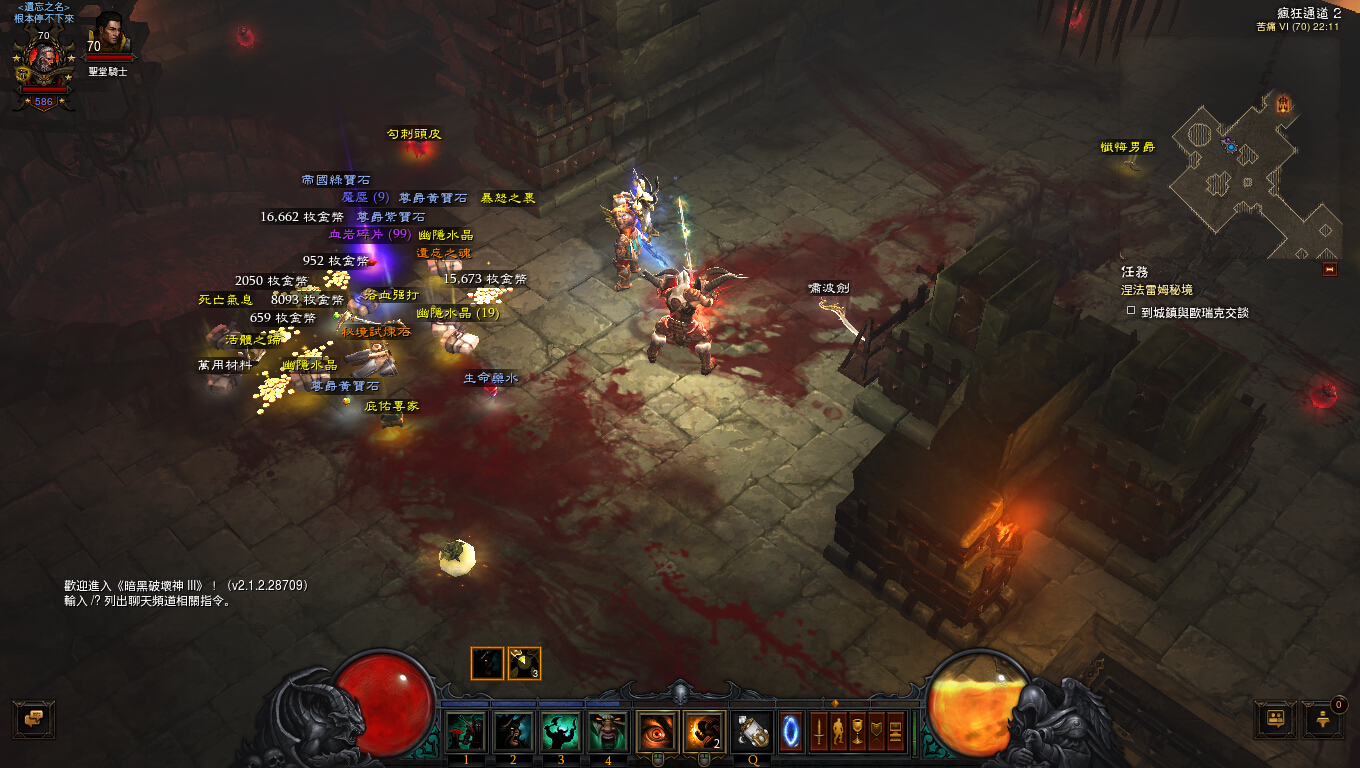The image size is (1360, 768).
Task: Click the dark horned buff icon
Action: click(488, 663)
